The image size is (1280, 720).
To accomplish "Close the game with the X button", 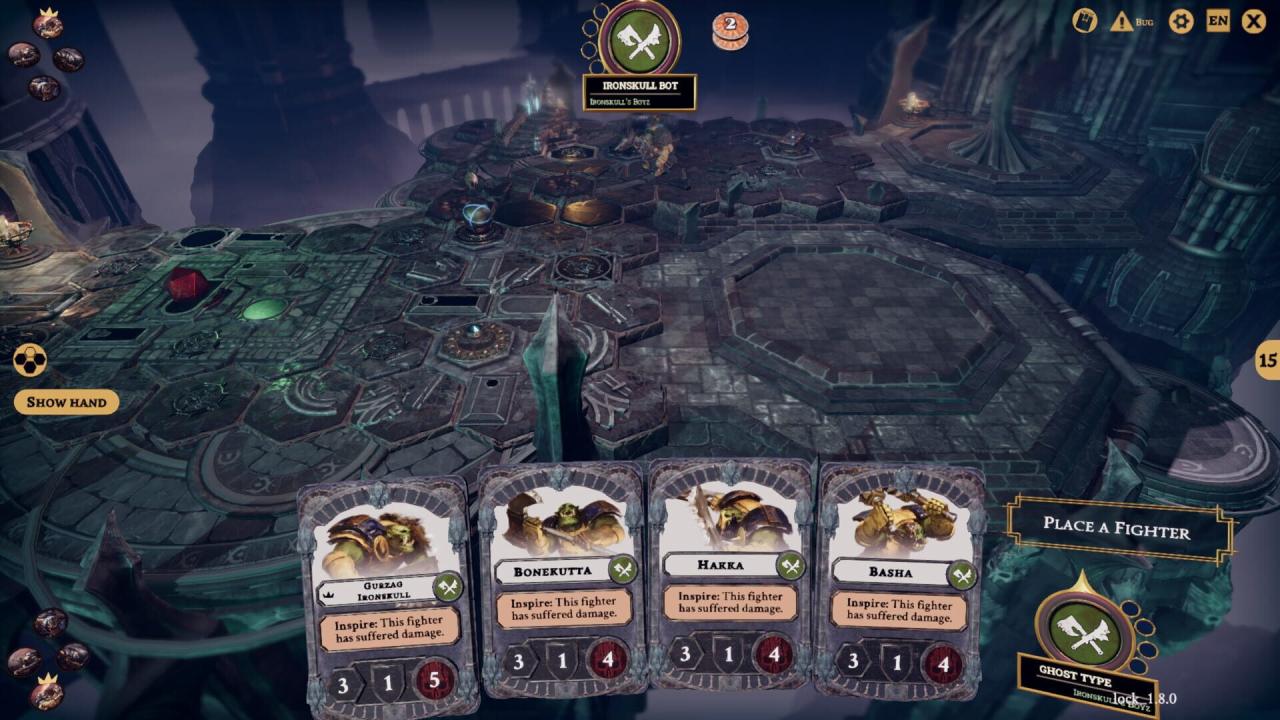I will pos(1253,21).
